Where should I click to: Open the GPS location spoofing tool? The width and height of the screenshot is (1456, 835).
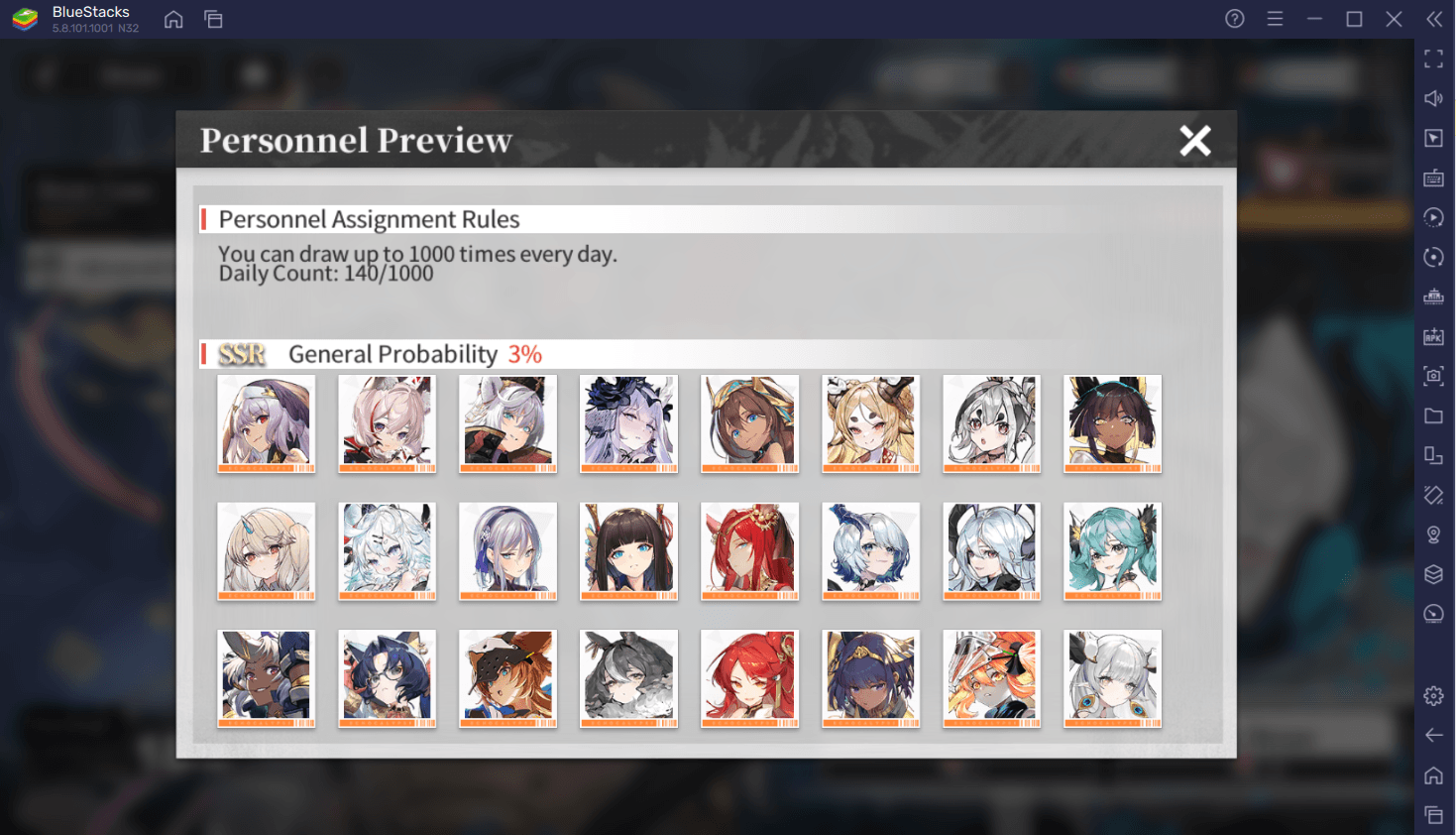tap(1433, 535)
